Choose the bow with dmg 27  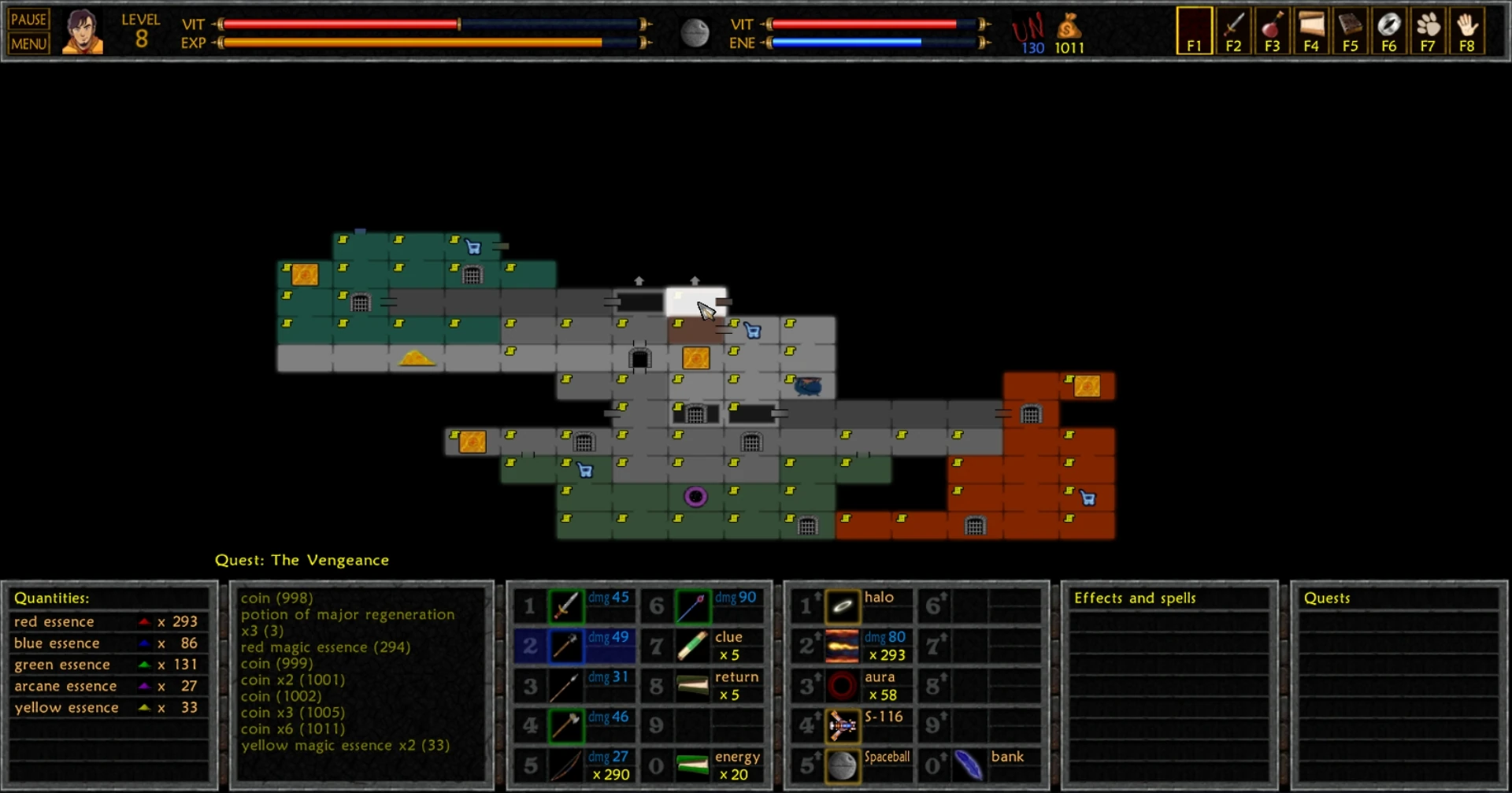tap(565, 765)
